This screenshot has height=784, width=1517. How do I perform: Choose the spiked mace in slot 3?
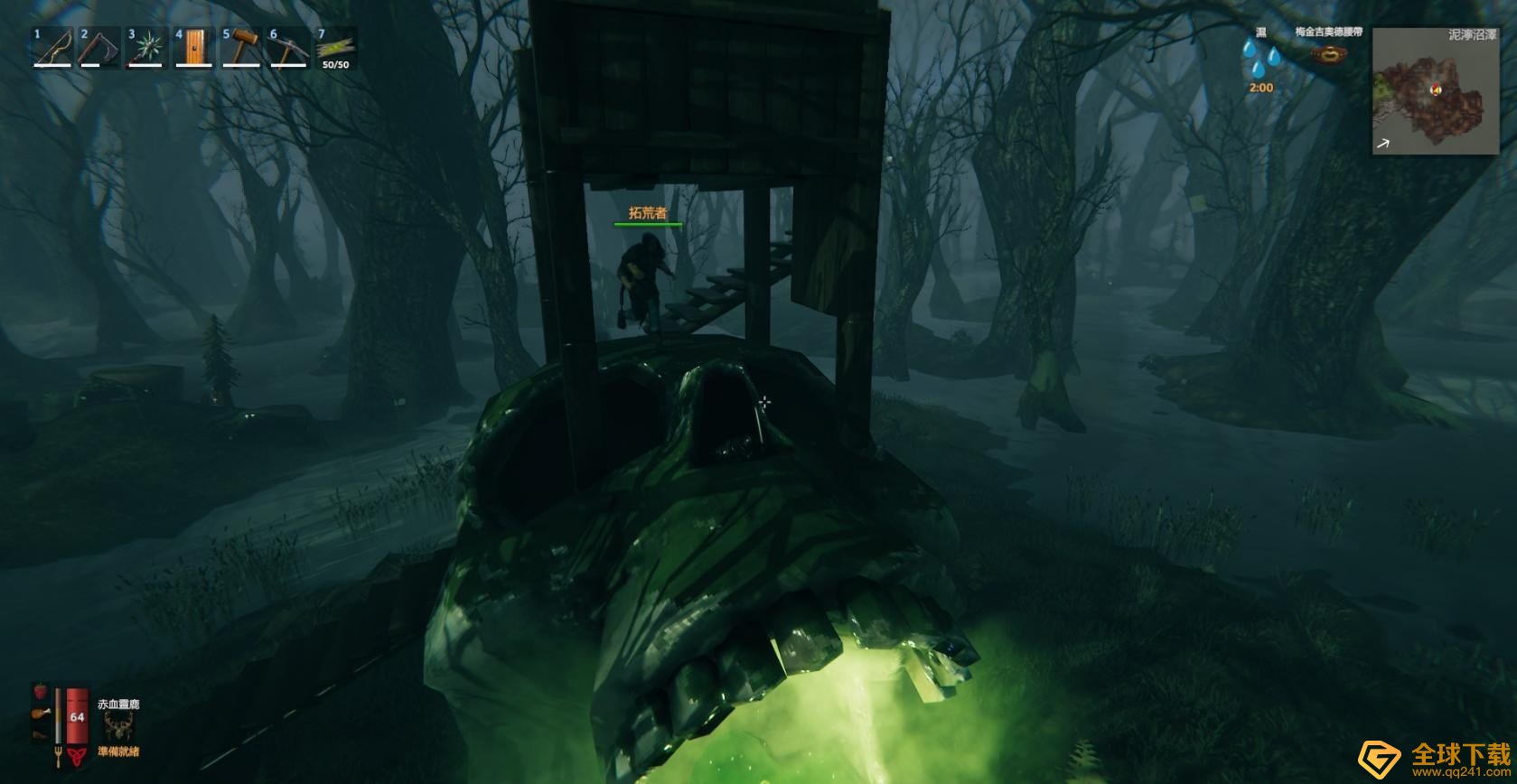(147, 47)
